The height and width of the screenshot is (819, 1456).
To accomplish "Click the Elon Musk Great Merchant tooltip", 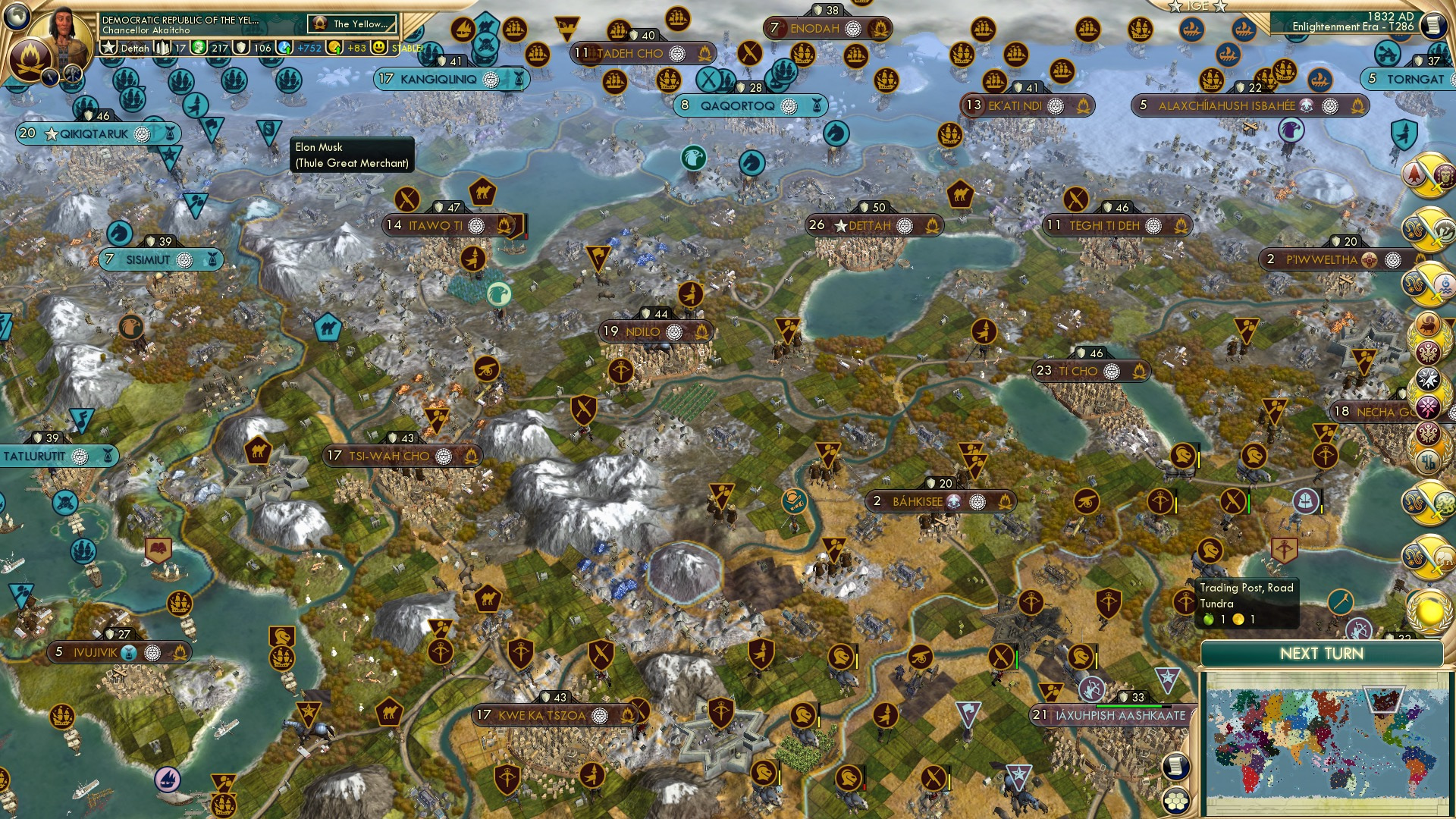I will pos(351,155).
